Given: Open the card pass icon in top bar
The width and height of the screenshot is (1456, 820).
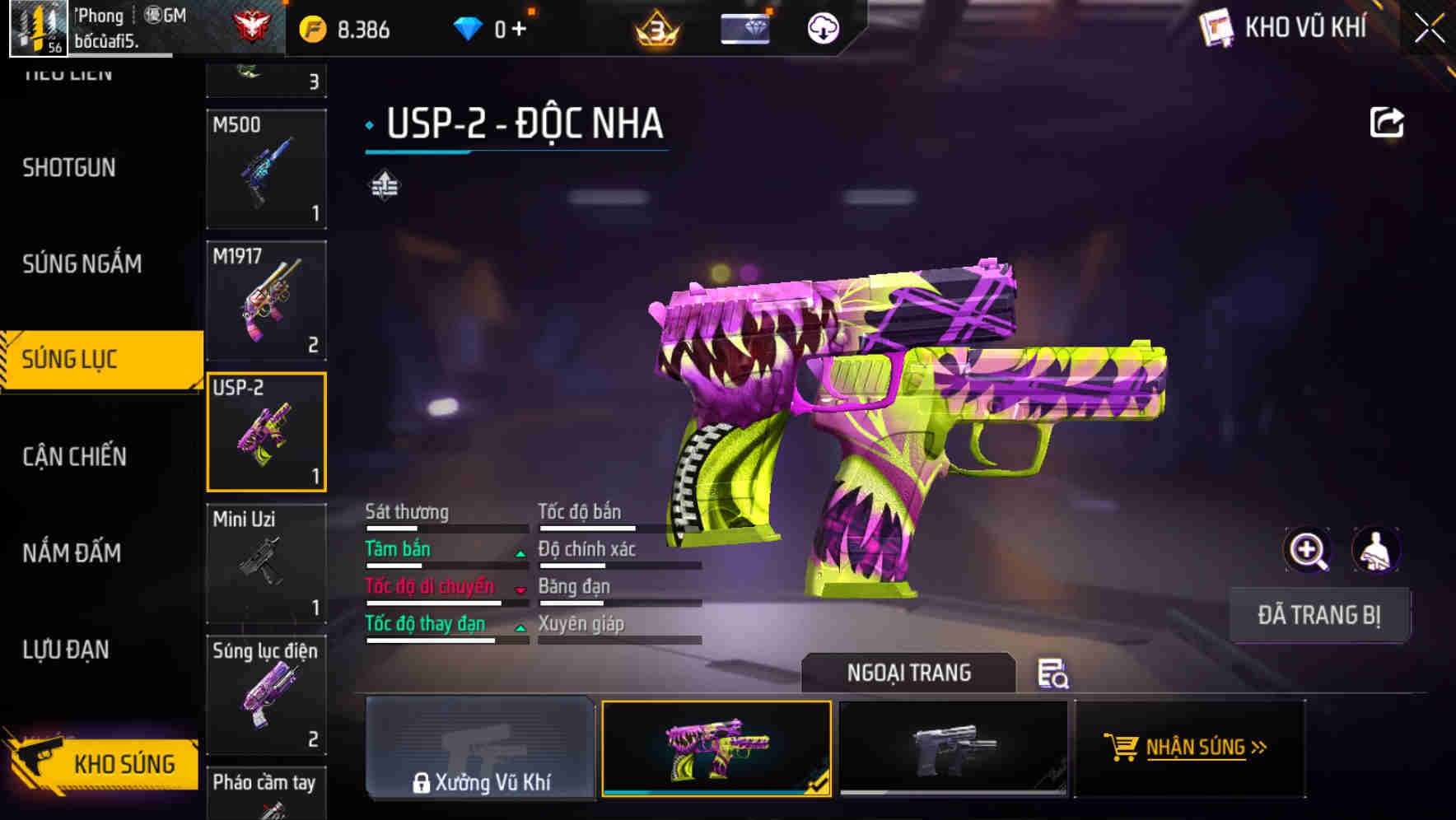Looking at the screenshot, I should 744,26.
